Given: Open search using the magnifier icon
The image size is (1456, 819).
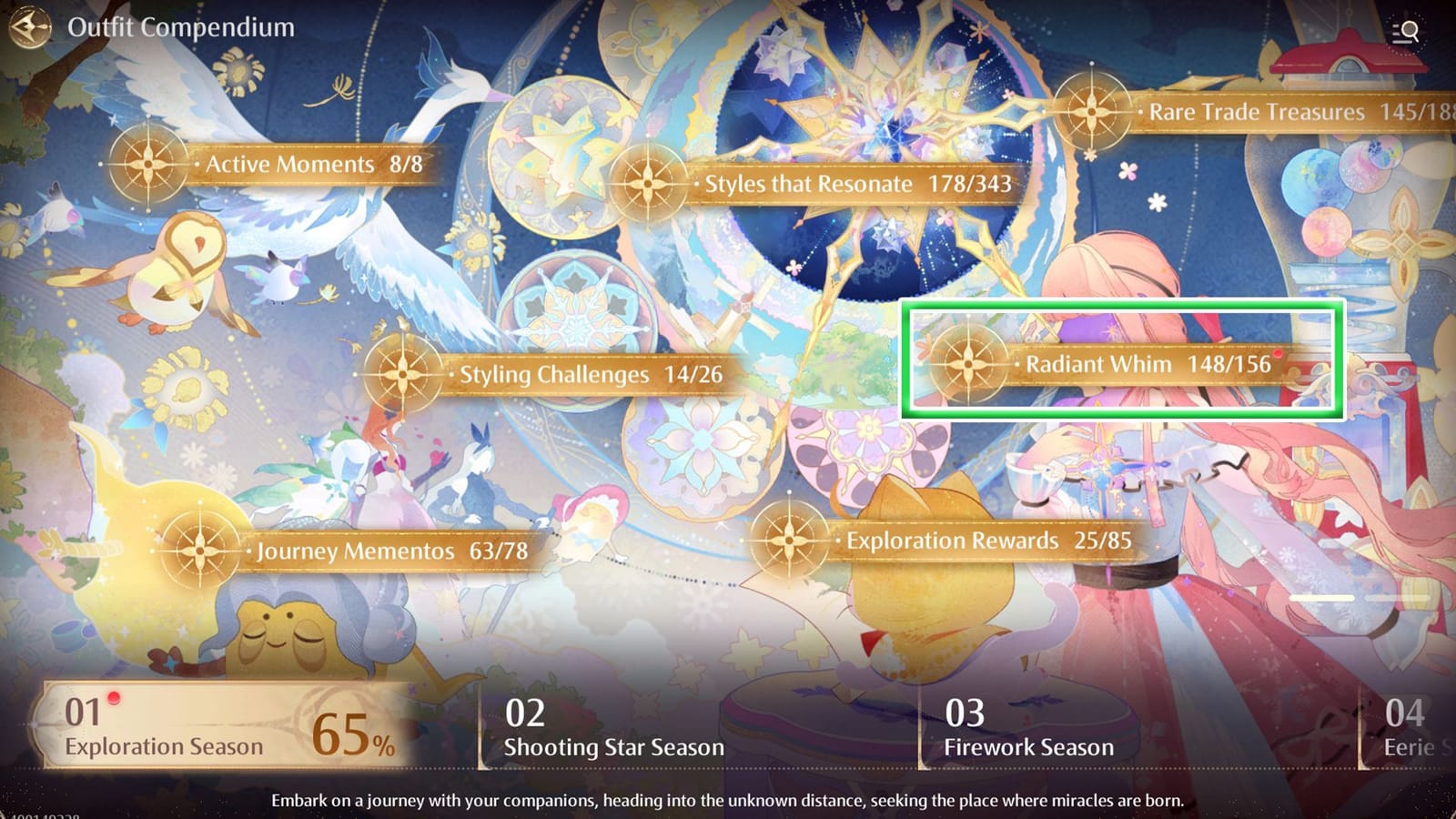Looking at the screenshot, I should tap(1405, 31).
